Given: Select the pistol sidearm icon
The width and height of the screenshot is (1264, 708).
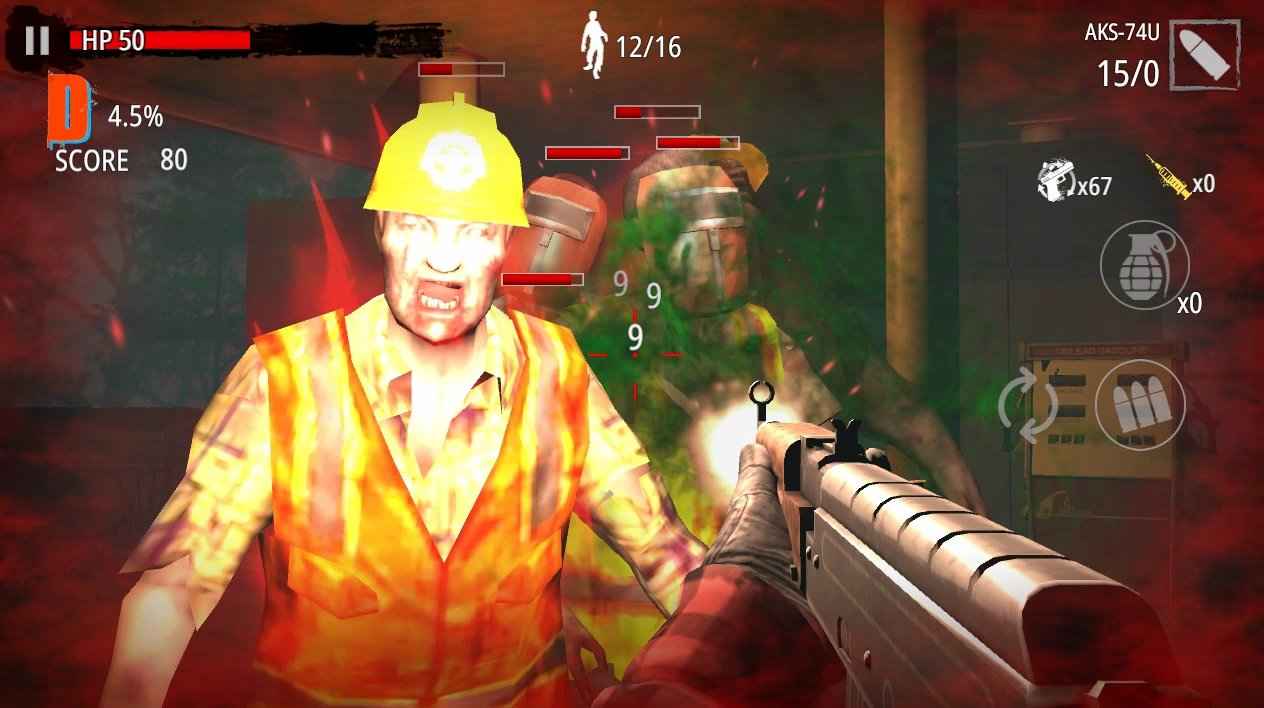Looking at the screenshot, I should (x=1054, y=180).
